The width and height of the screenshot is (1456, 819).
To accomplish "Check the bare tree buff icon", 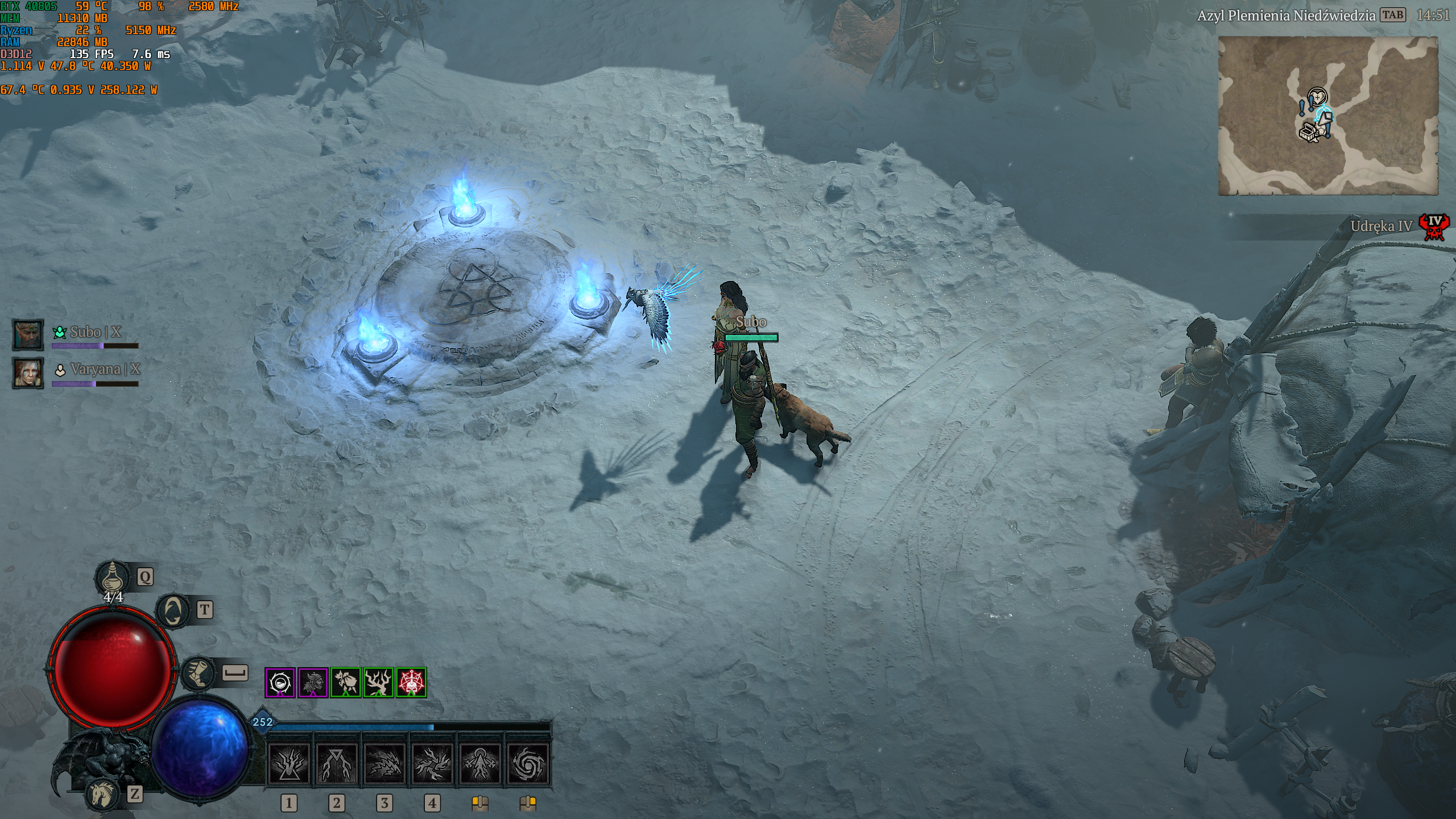I will pos(378,682).
